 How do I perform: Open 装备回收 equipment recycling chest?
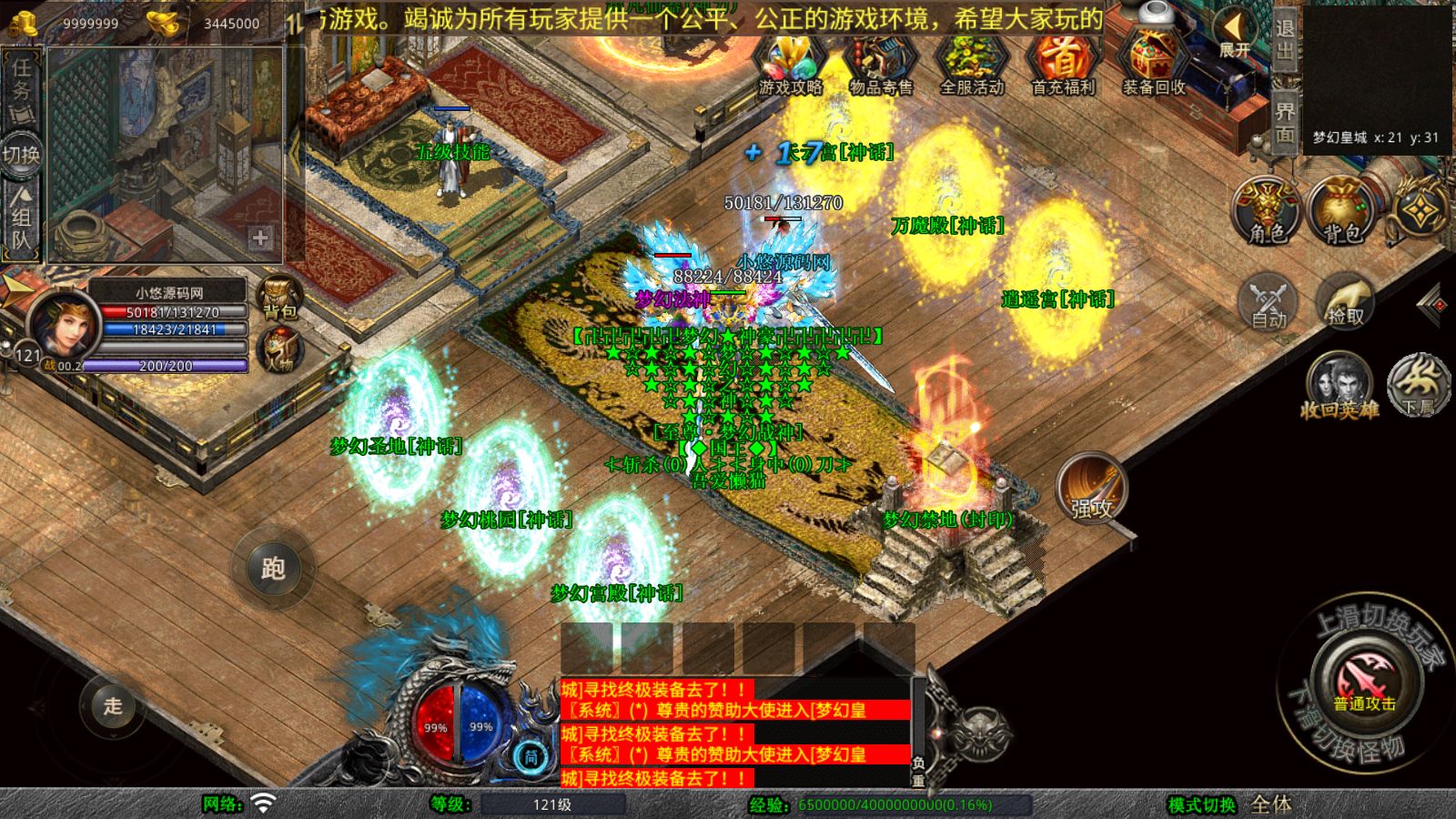[1153, 64]
